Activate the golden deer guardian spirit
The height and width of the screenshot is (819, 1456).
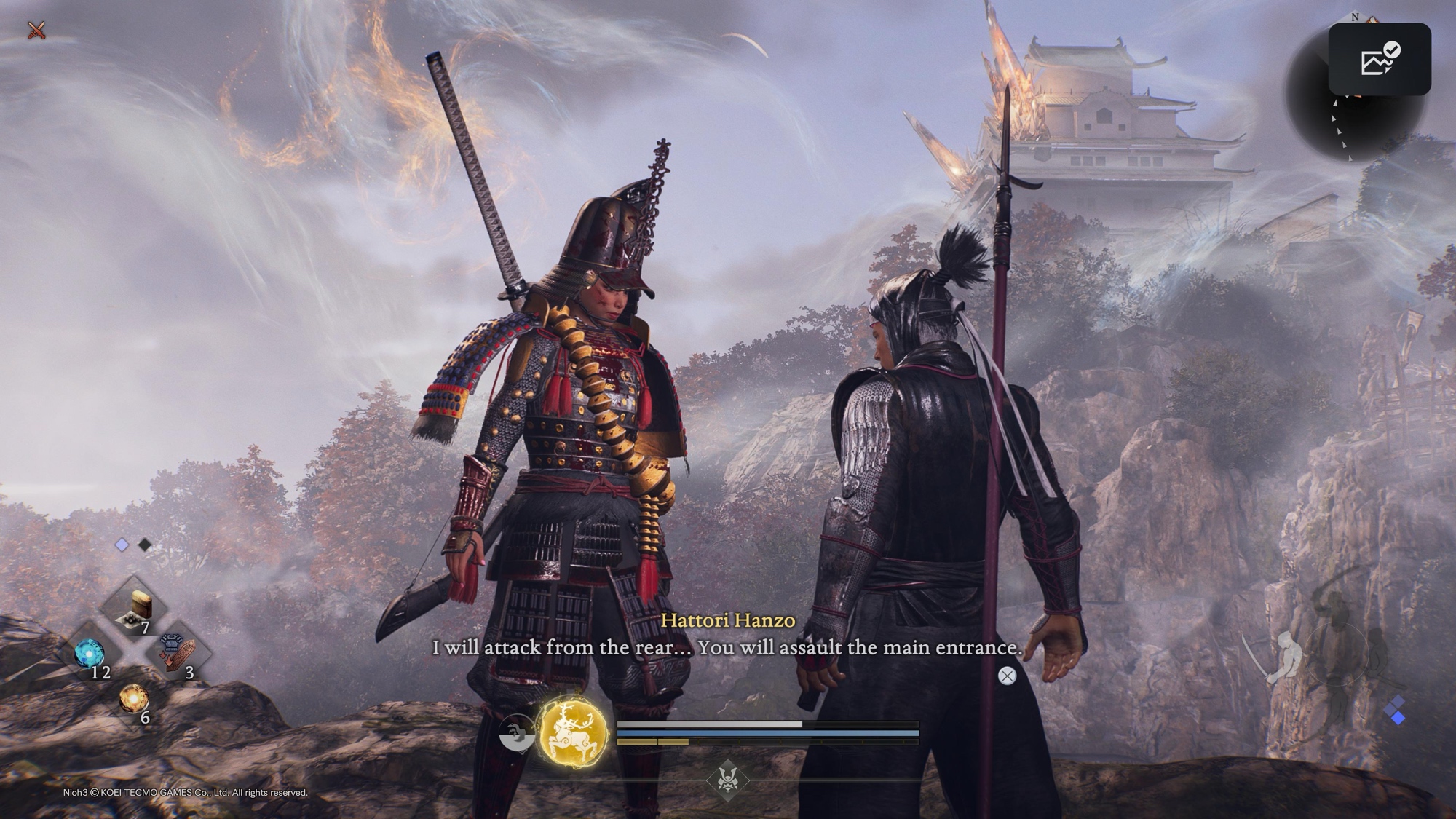pos(574,732)
